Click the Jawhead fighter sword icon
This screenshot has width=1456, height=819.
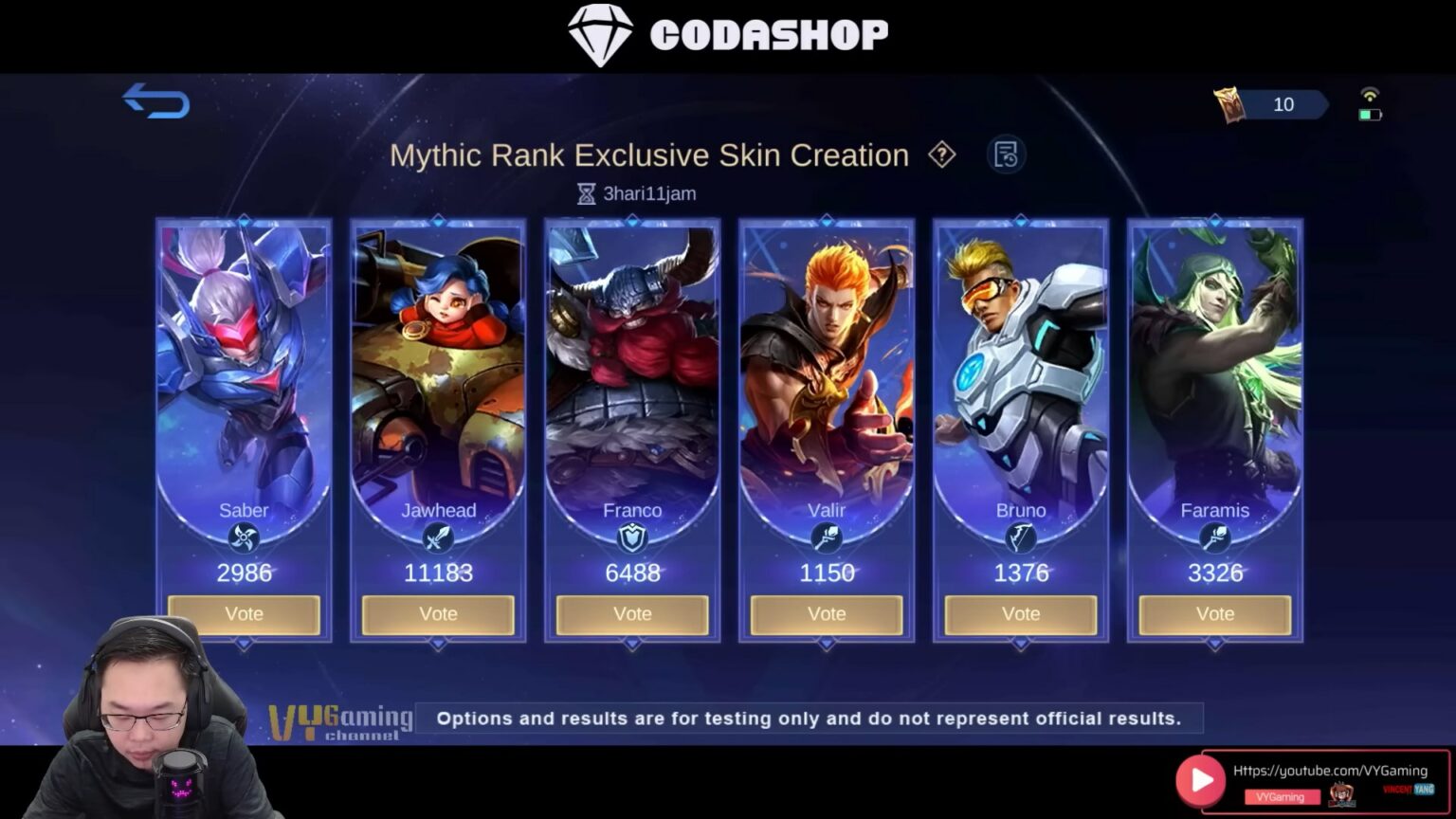tap(438, 539)
